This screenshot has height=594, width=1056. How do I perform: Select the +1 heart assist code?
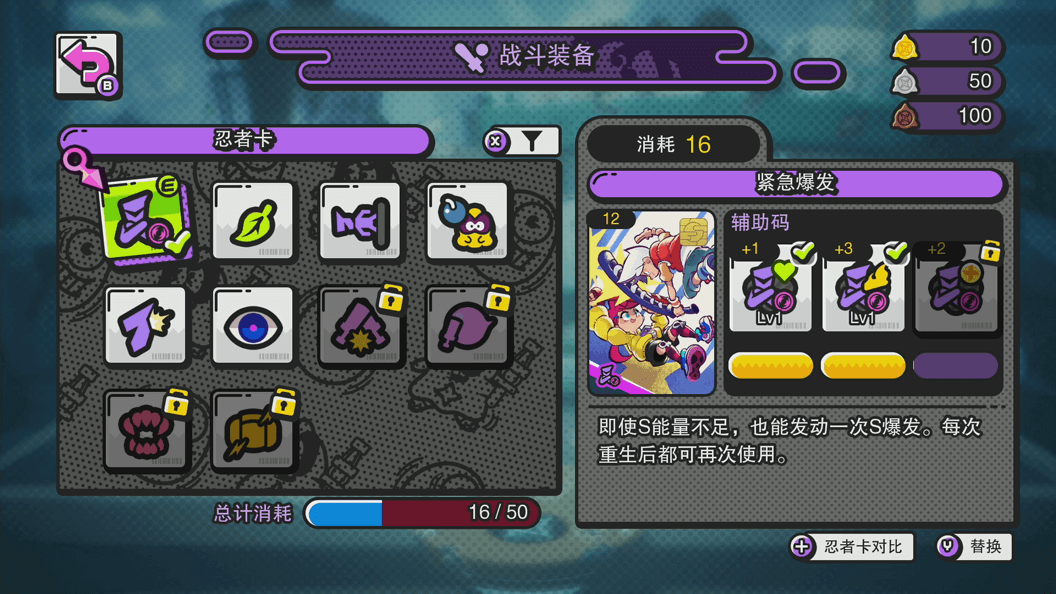tap(770, 290)
